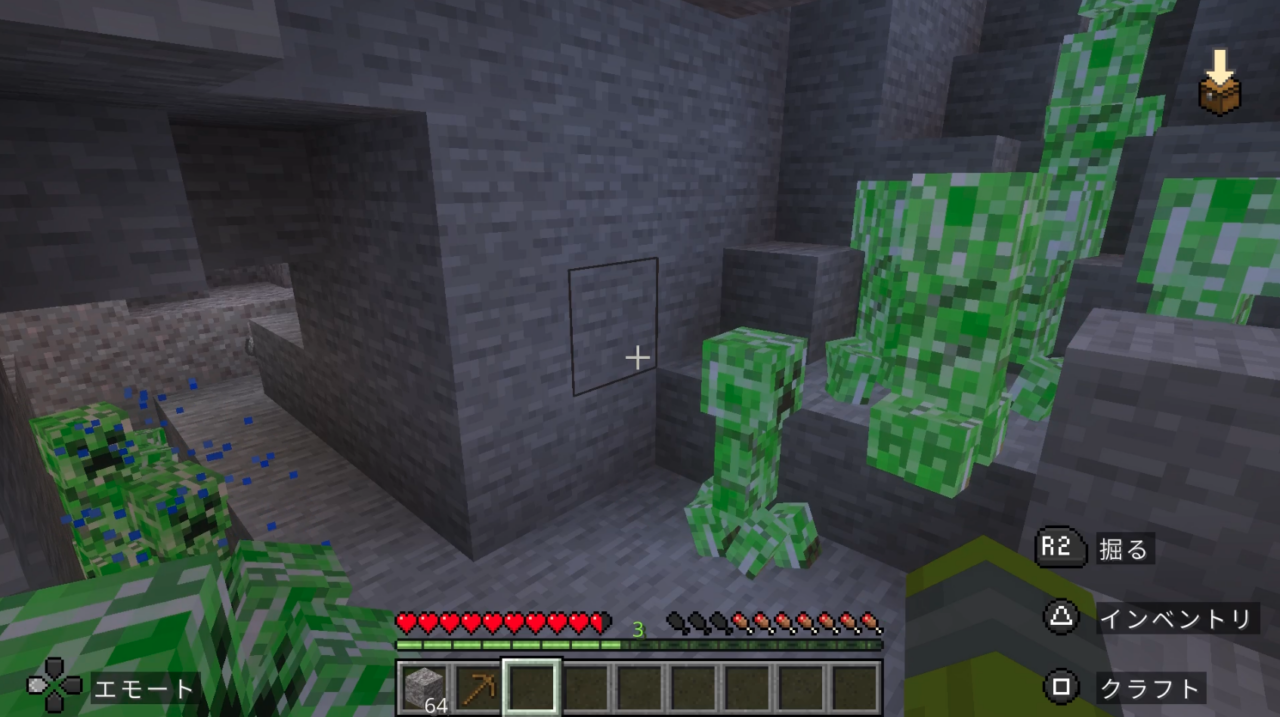Click the chest icon with arrow

tap(1219, 87)
